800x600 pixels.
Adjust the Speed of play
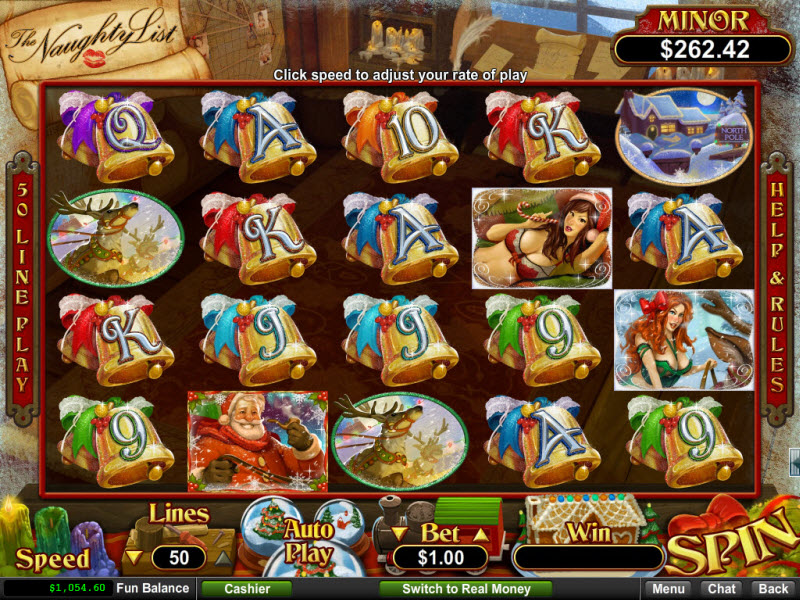click(52, 558)
